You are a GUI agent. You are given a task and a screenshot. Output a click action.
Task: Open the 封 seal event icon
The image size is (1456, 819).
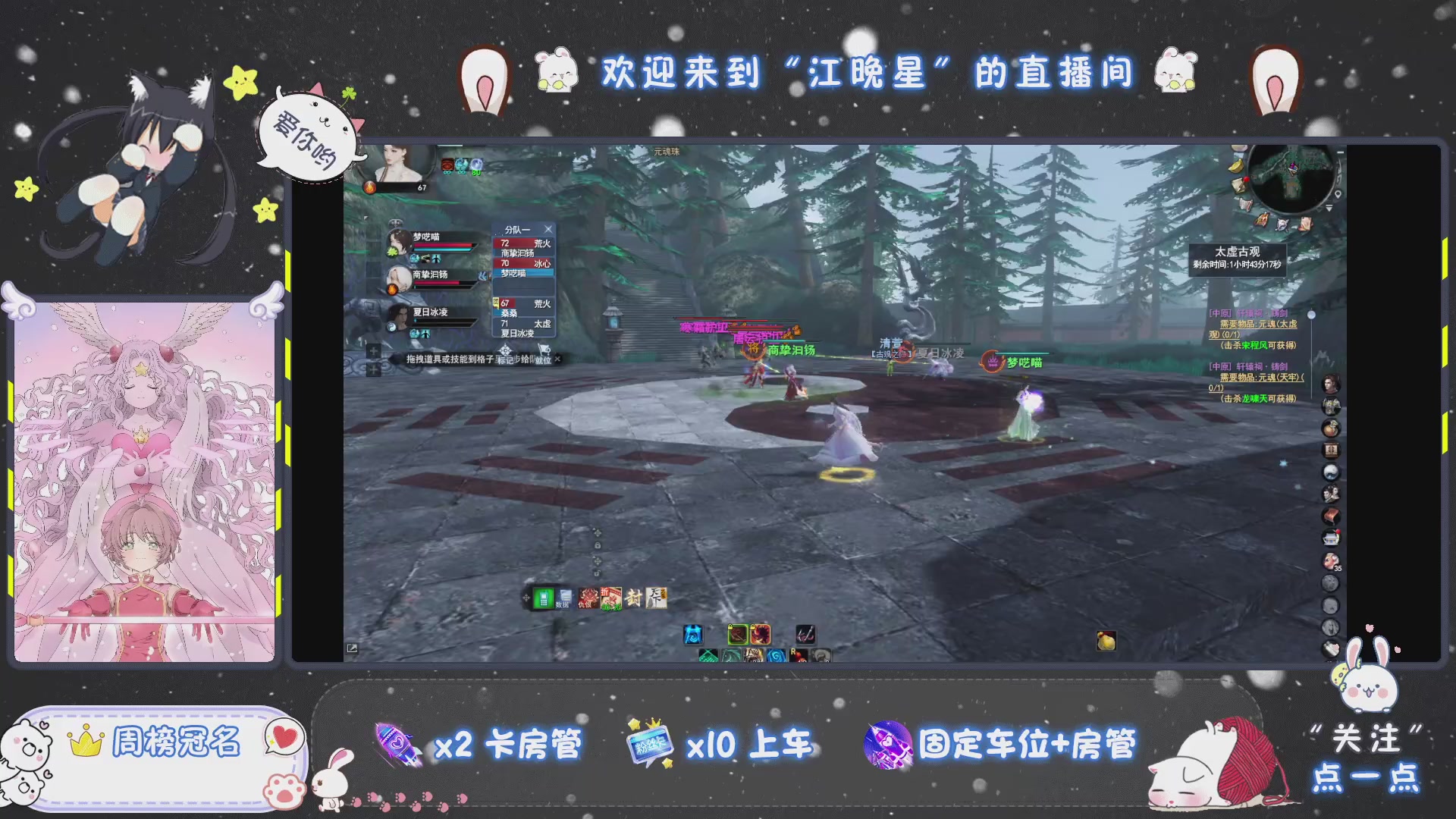634,598
